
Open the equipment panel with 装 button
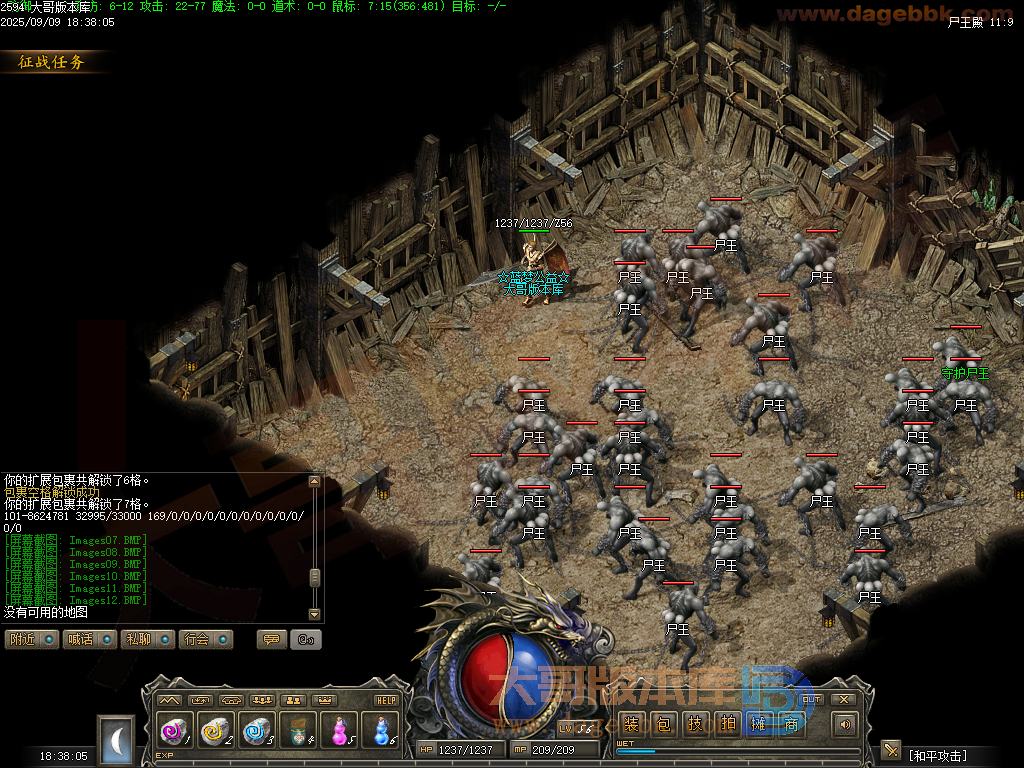(x=631, y=725)
